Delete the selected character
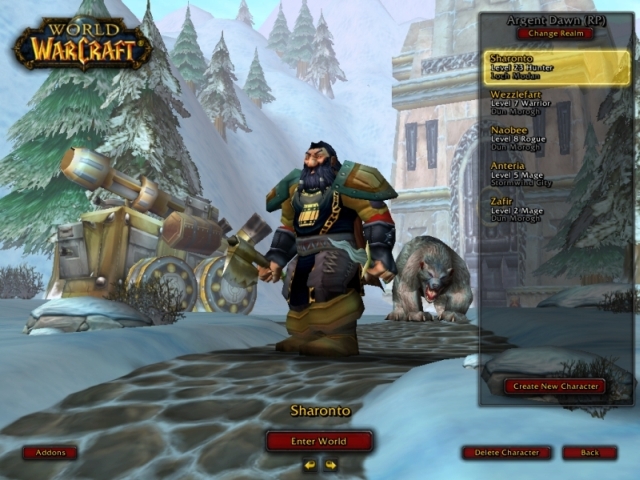Viewport: 640px width, 480px height. pos(506,452)
